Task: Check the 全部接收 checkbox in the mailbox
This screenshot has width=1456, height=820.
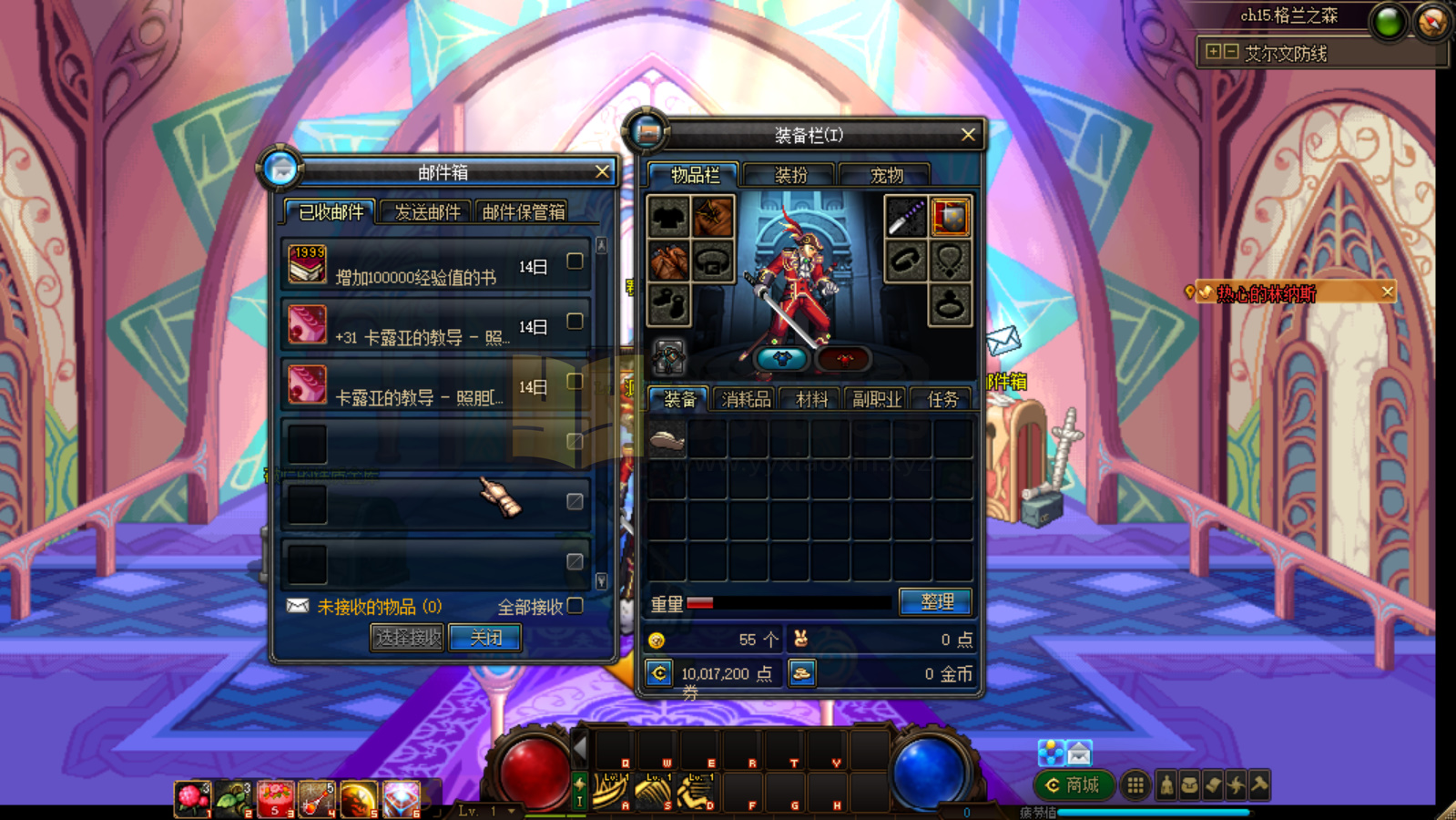Action: pyautogui.click(x=575, y=604)
